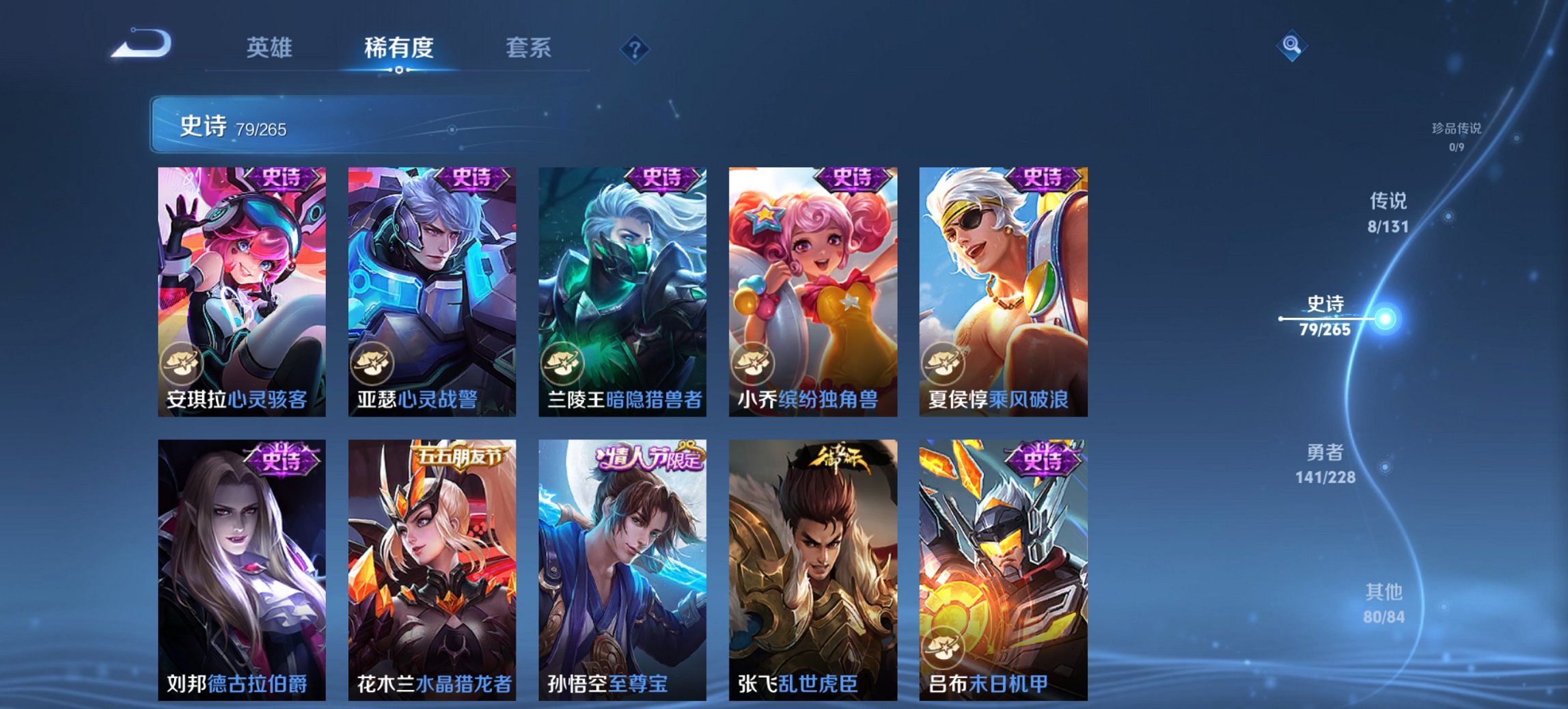Click the help question mark icon
This screenshot has width=1568, height=709.
coord(635,49)
